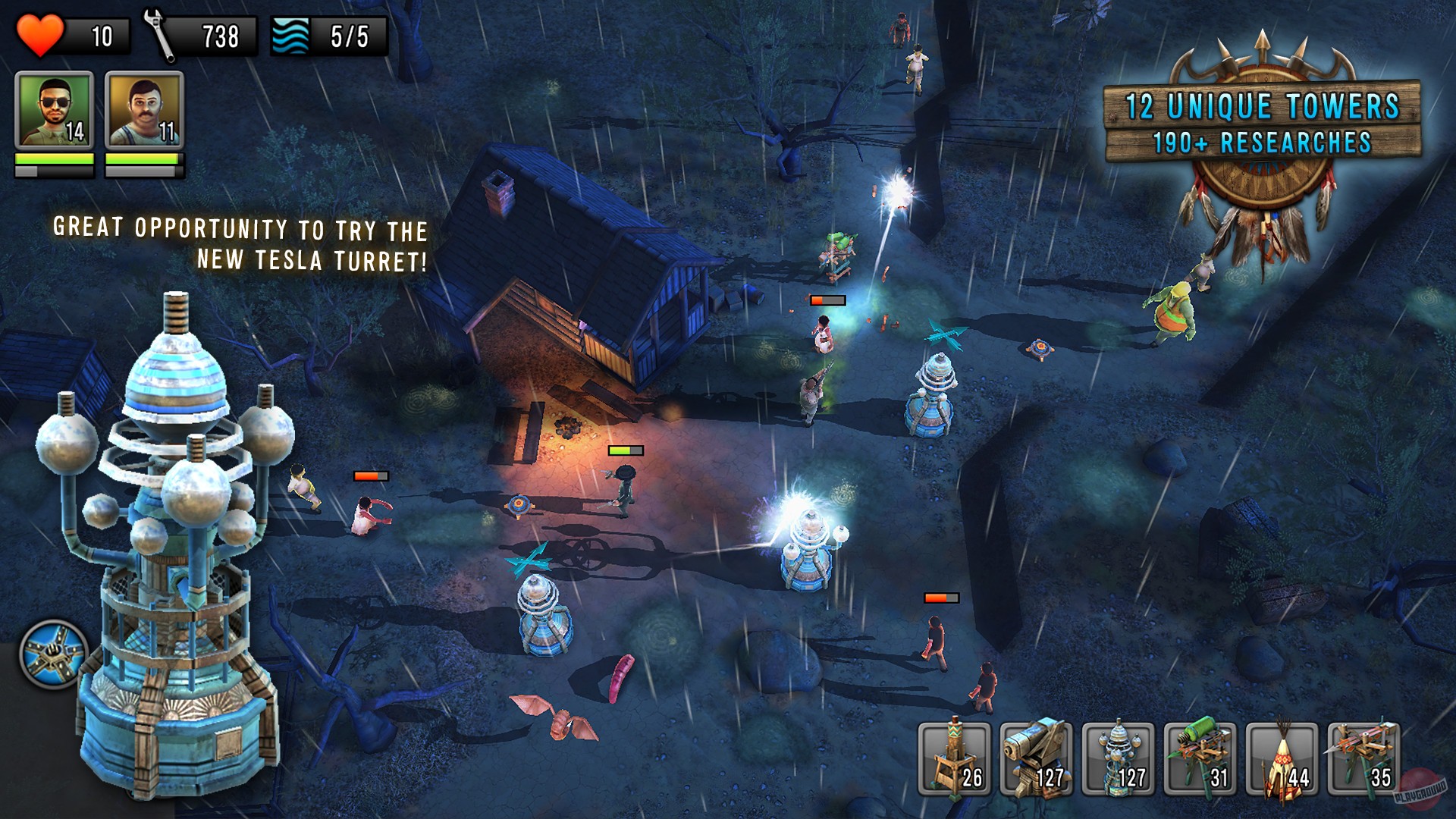Select the wooden watchtower icon costing 26

coord(952,758)
